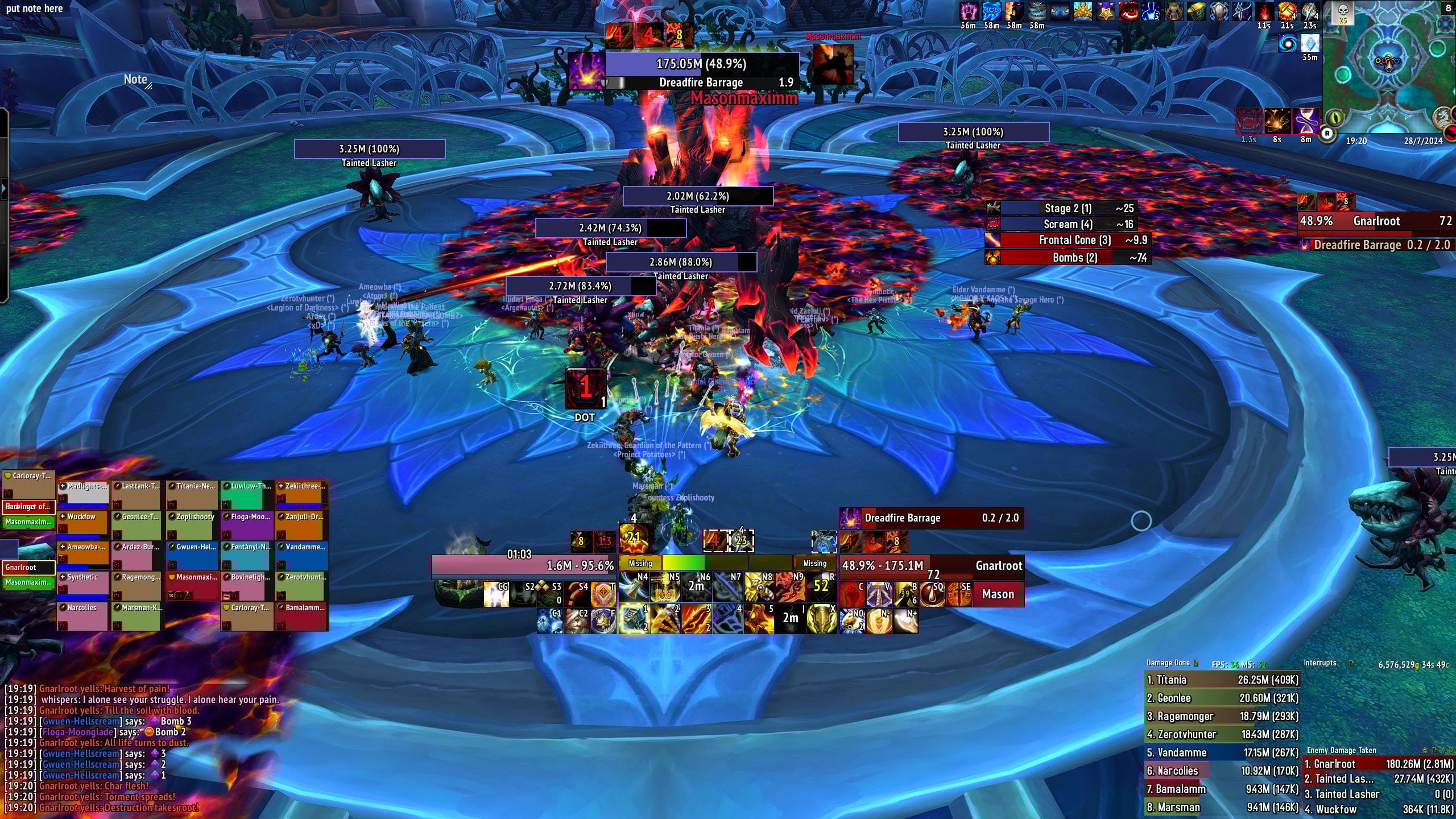Target Zoplishooty in the raid frames

[192, 524]
